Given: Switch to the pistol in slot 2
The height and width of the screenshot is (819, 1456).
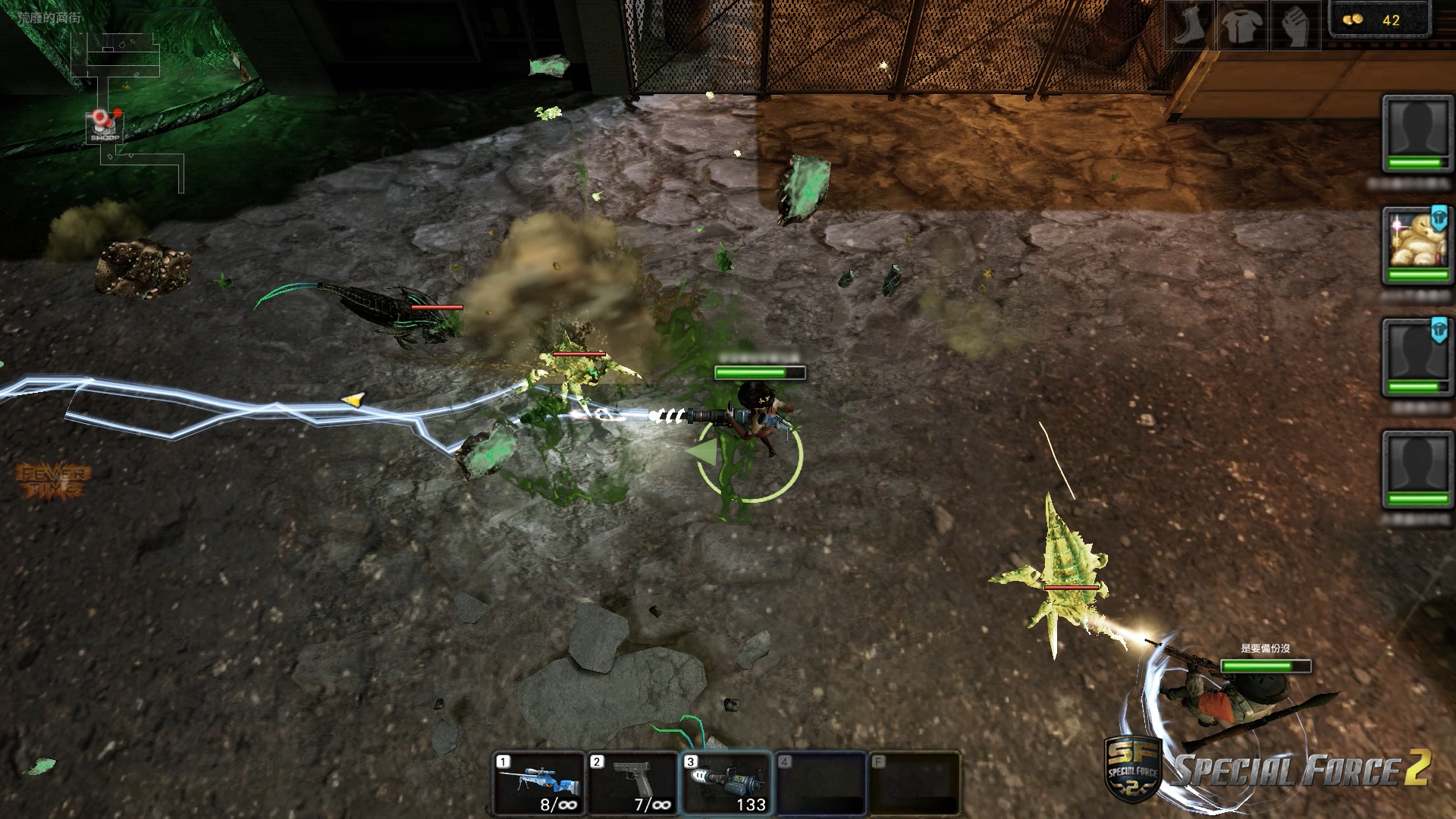Looking at the screenshot, I should pyautogui.click(x=632, y=783).
